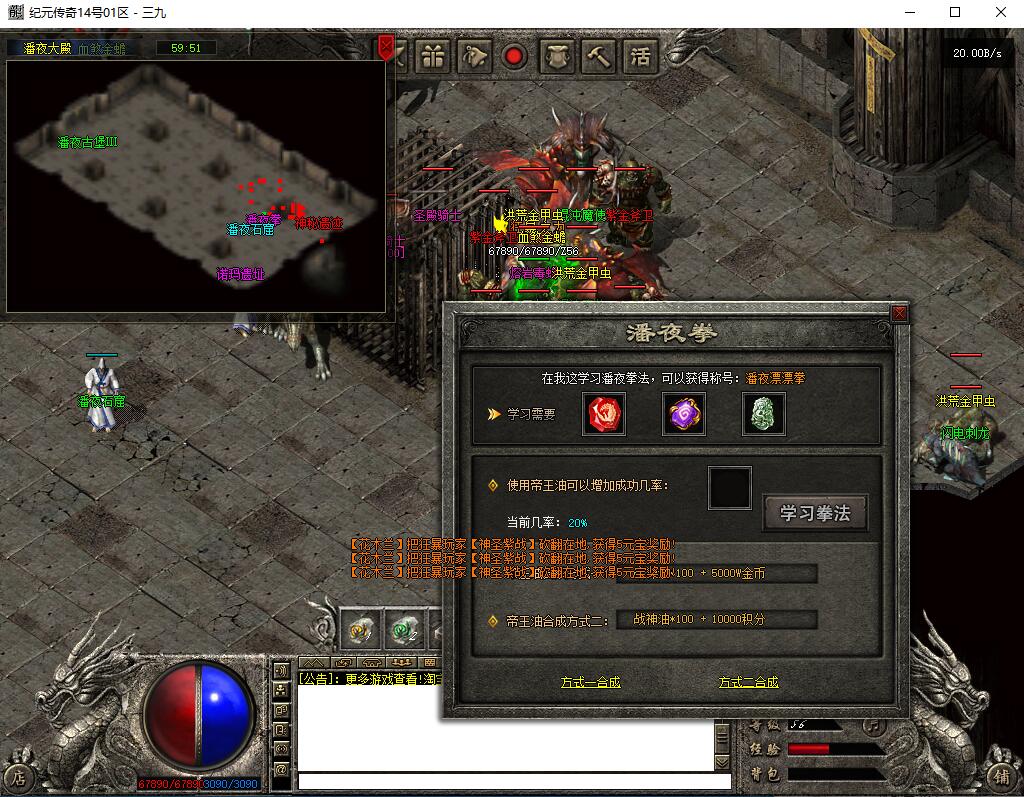Choose 方式一合成 synthesis link

pos(590,682)
